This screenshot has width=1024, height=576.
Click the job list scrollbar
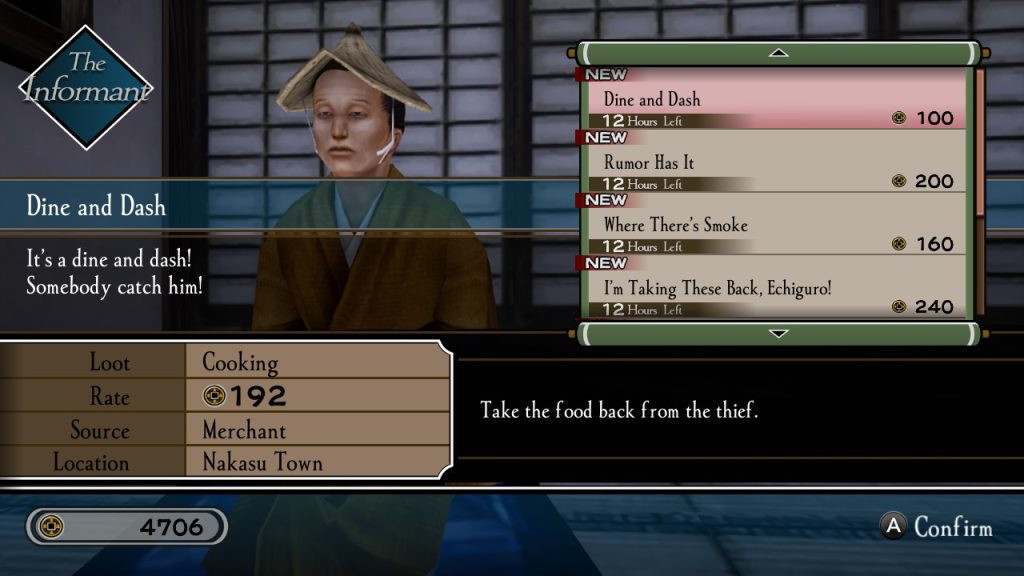pyautogui.click(x=979, y=140)
